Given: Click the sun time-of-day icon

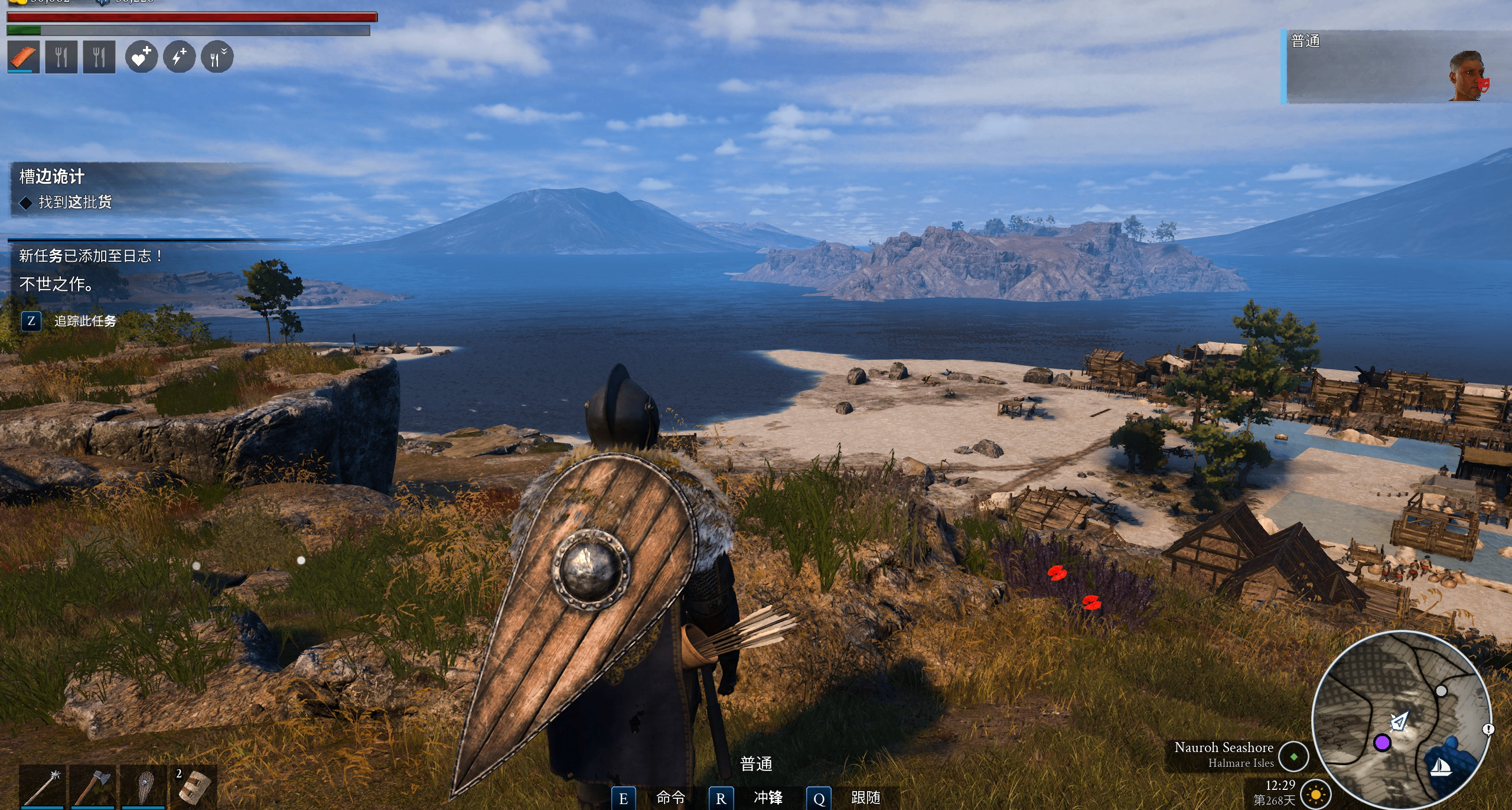Looking at the screenshot, I should [x=1315, y=795].
